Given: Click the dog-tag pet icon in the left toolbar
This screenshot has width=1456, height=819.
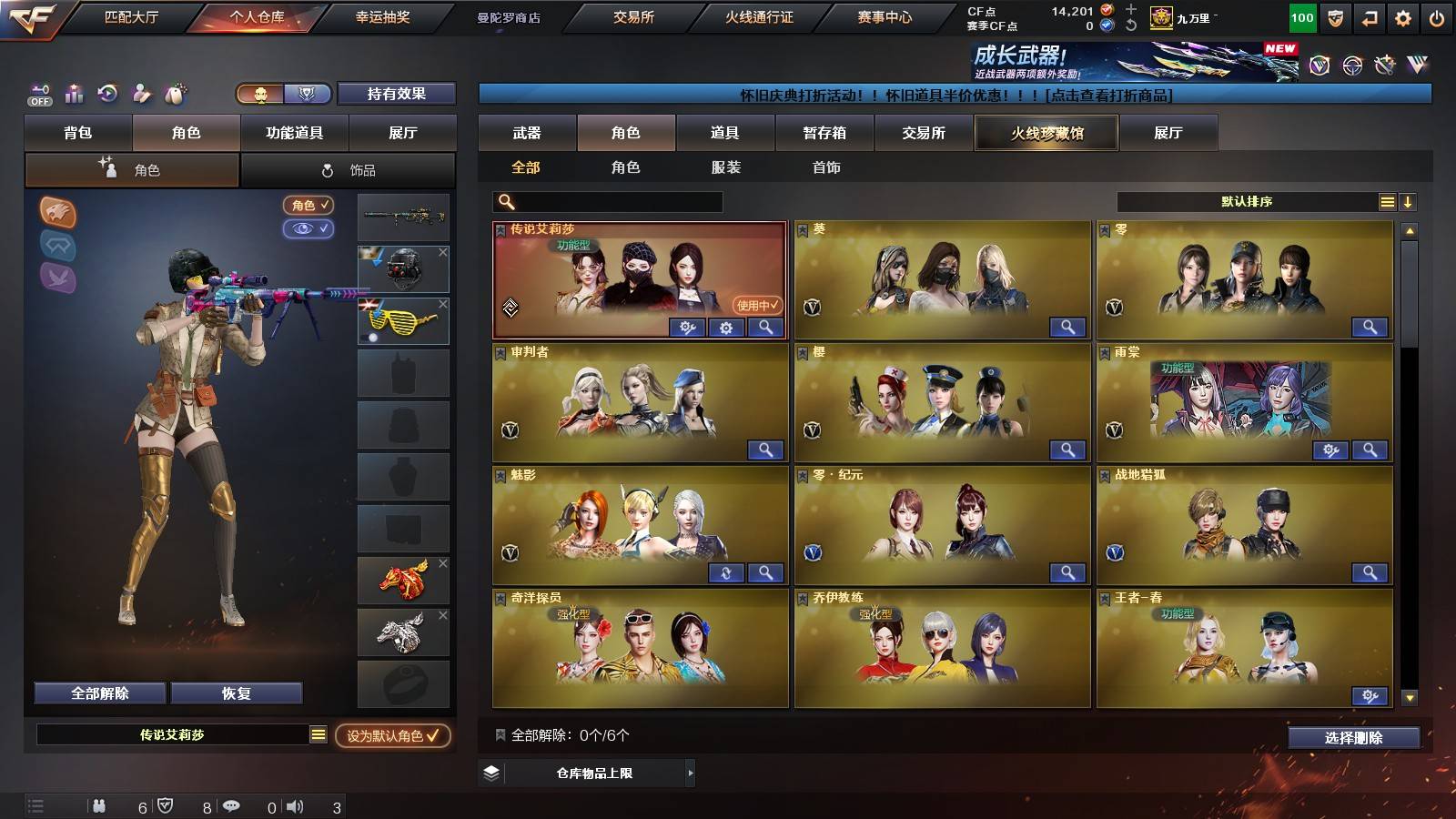Looking at the screenshot, I should click(173, 94).
